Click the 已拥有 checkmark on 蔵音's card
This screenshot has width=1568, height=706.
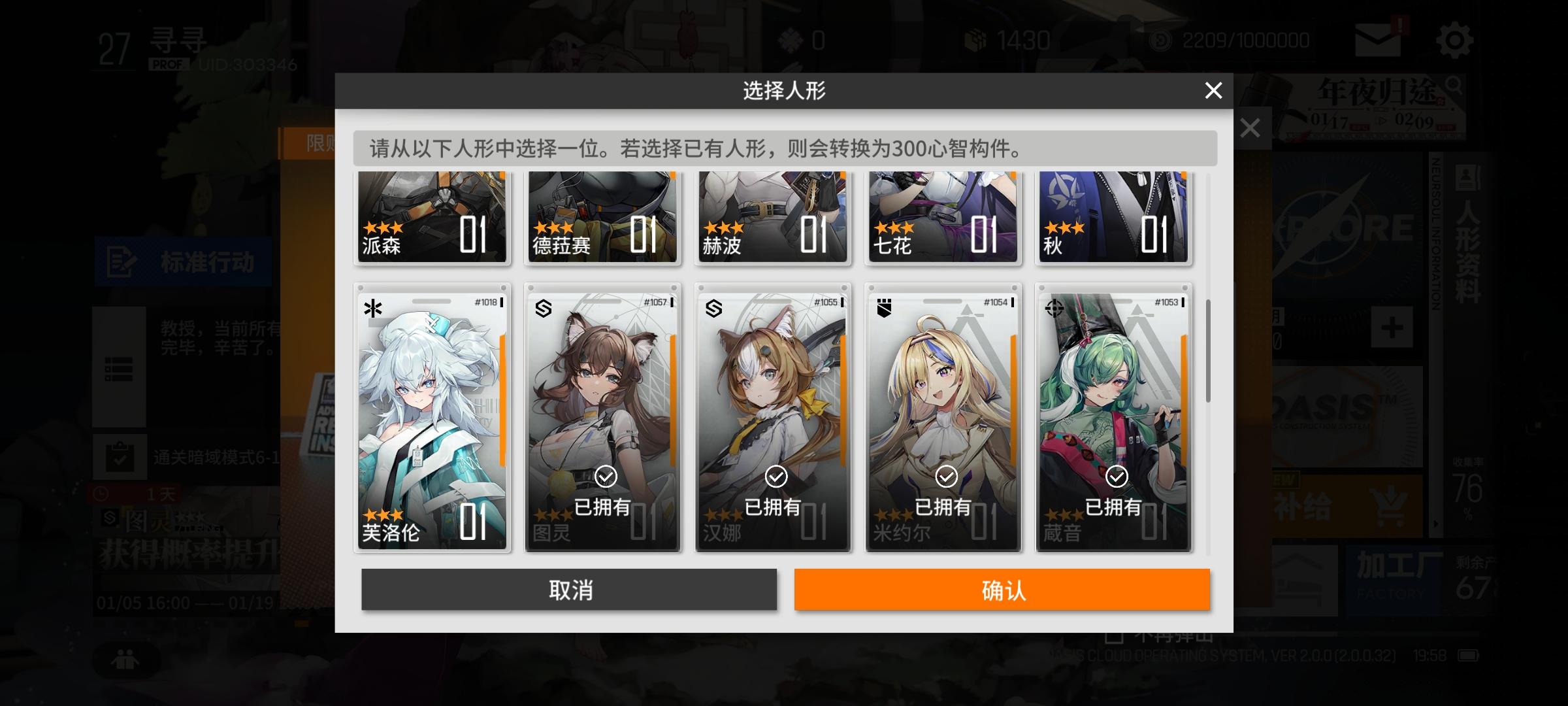point(1118,477)
